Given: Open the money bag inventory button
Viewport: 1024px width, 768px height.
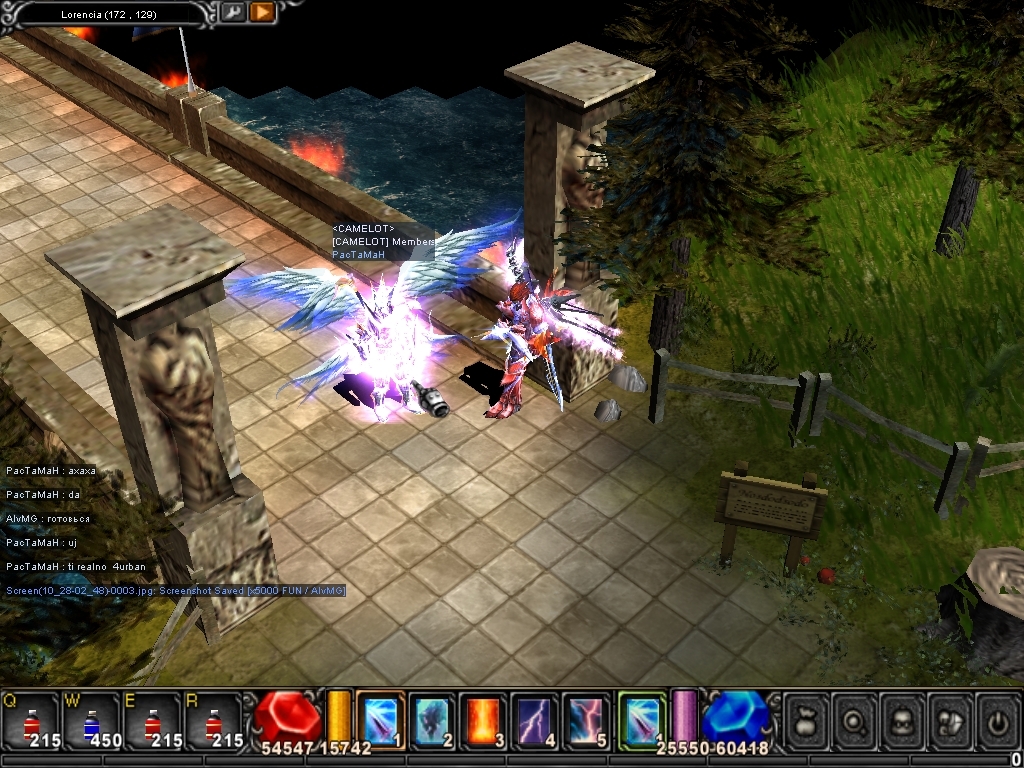Looking at the screenshot, I should tap(806, 720).
